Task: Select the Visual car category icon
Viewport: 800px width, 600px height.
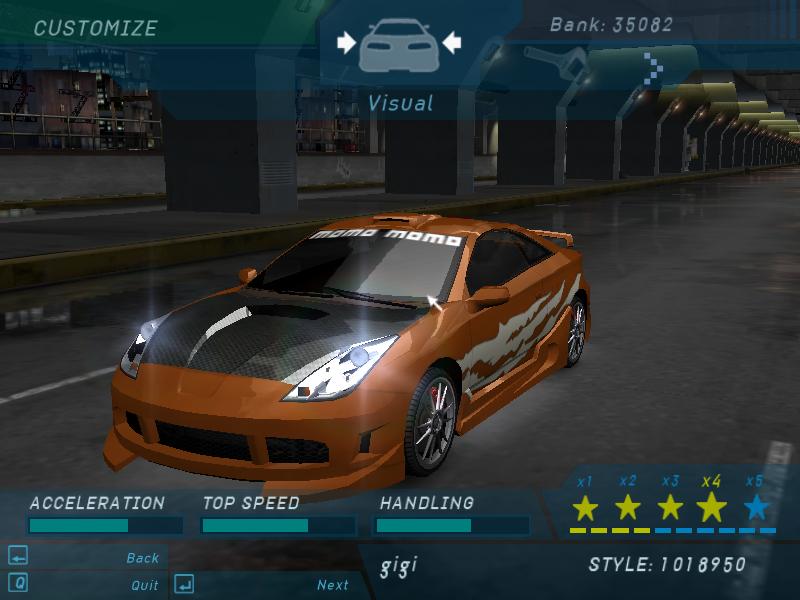Action: pos(398,44)
